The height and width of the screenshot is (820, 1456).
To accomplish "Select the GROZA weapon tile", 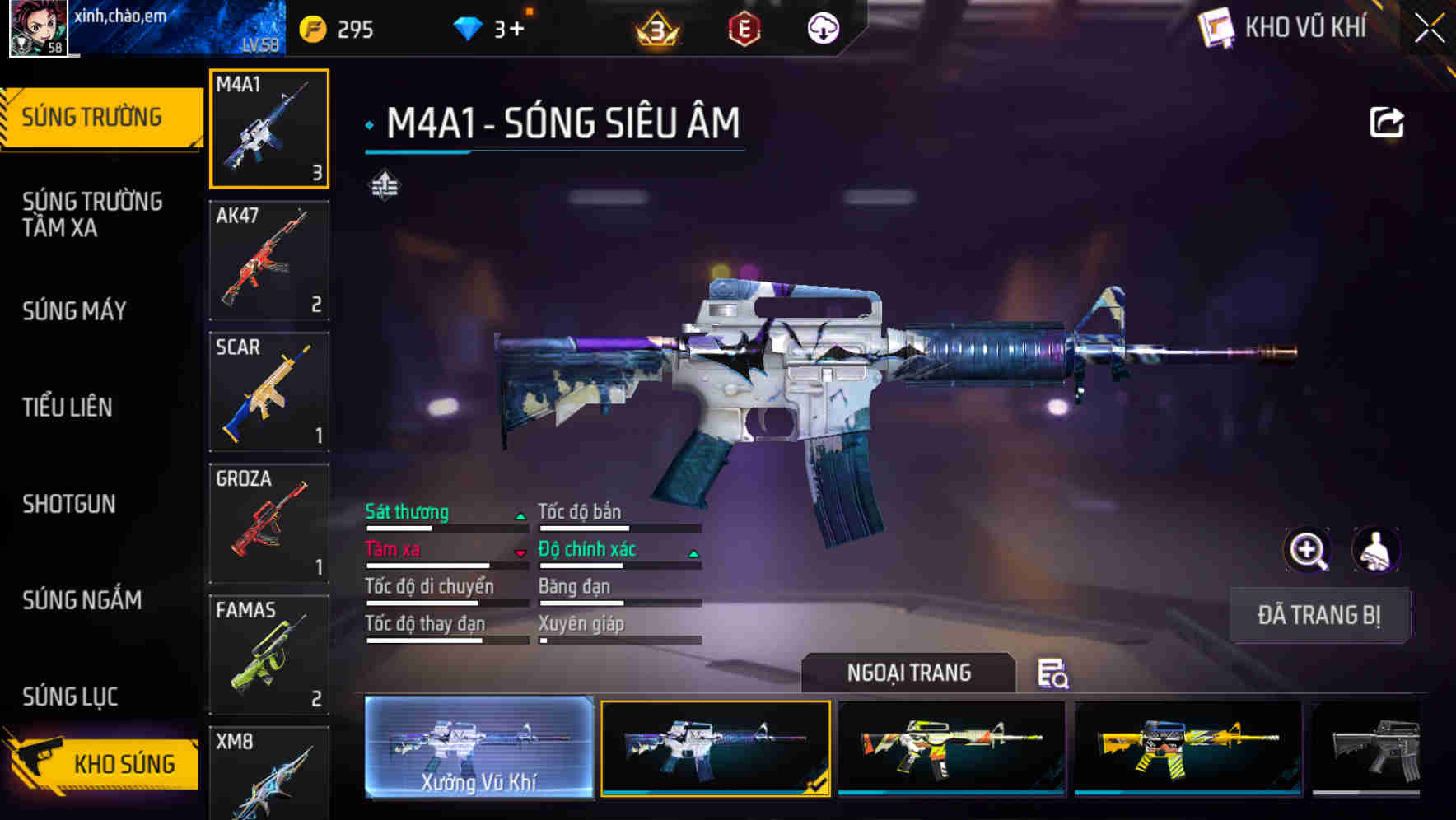I will (x=269, y=524).
